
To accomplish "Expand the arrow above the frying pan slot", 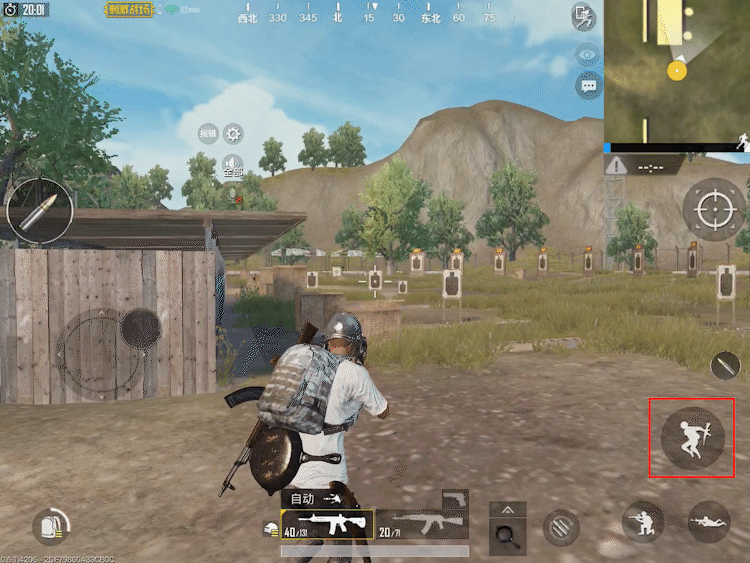I will click(x=507, y=509).
